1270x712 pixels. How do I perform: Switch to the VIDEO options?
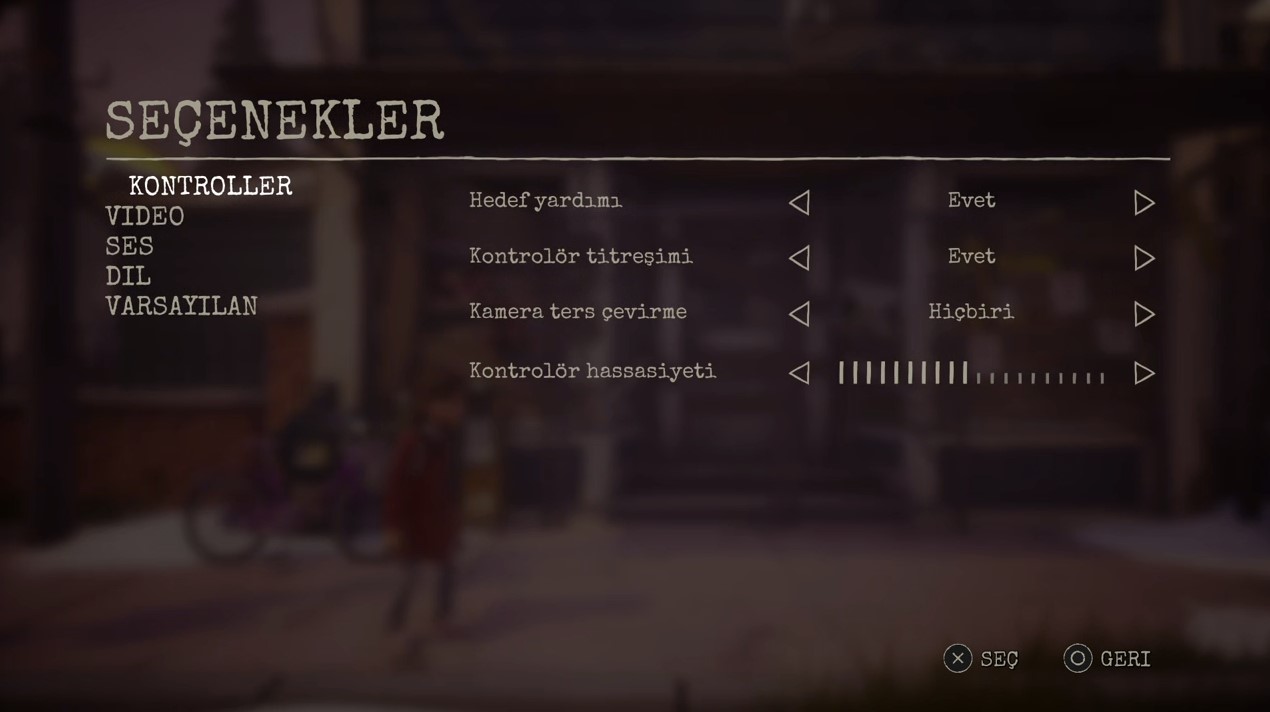[145, 216]
